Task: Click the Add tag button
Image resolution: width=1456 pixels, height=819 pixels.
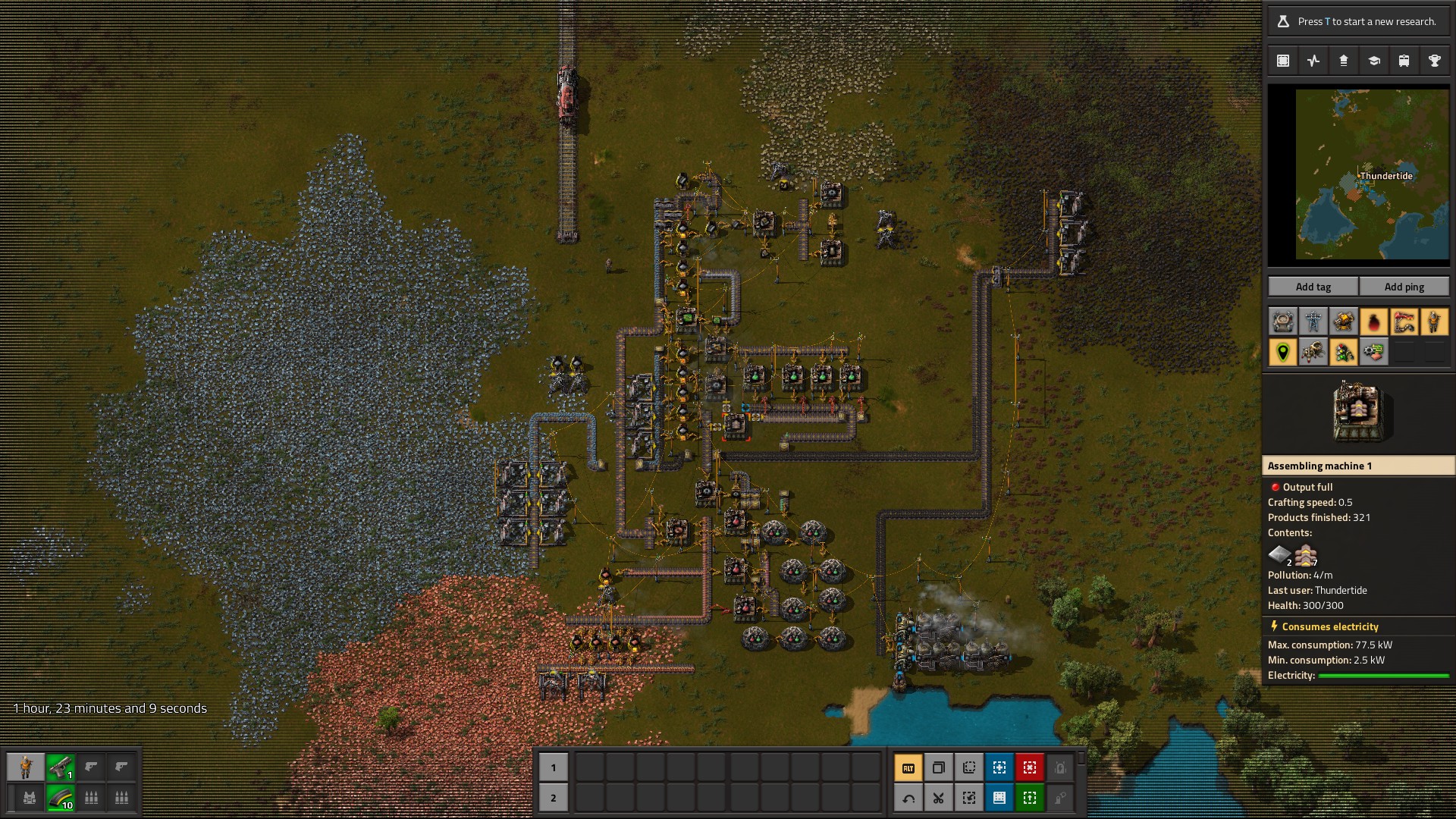Action: [1312, 287]
